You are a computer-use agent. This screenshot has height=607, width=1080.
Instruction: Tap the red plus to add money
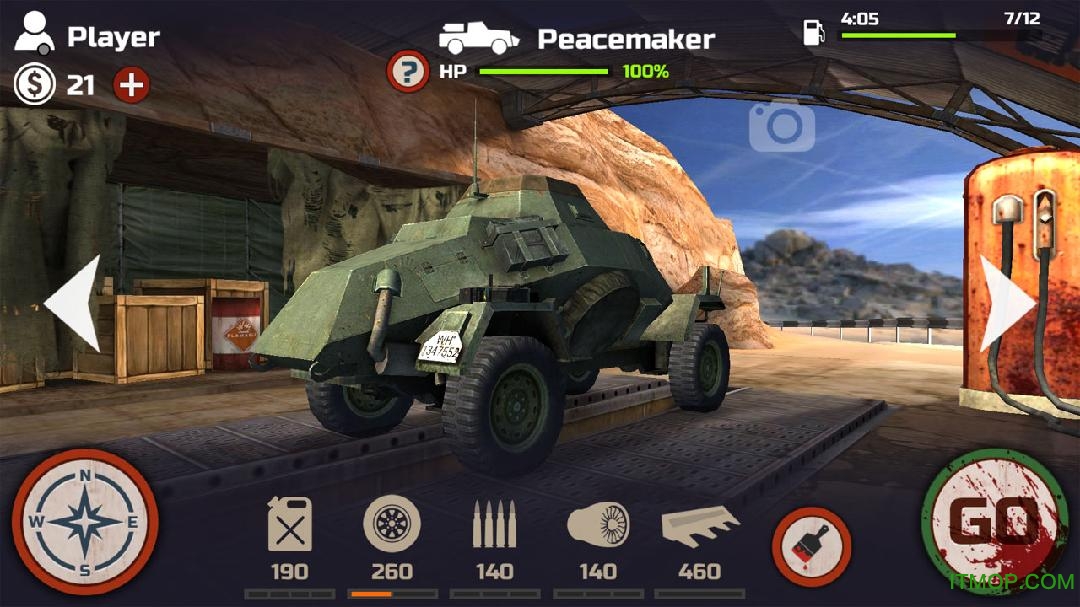131,85
